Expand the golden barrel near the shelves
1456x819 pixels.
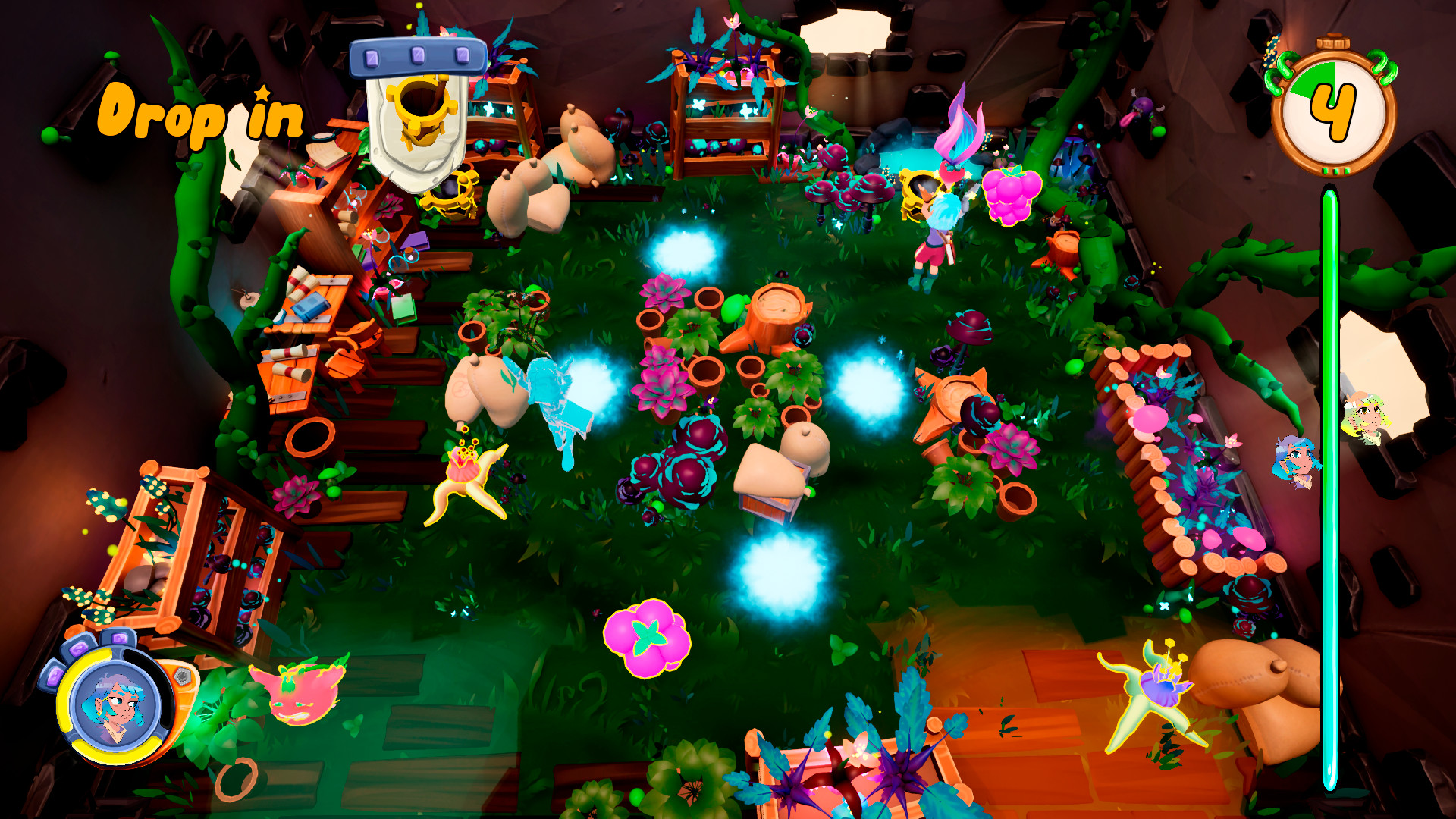(x=450, y=194)
